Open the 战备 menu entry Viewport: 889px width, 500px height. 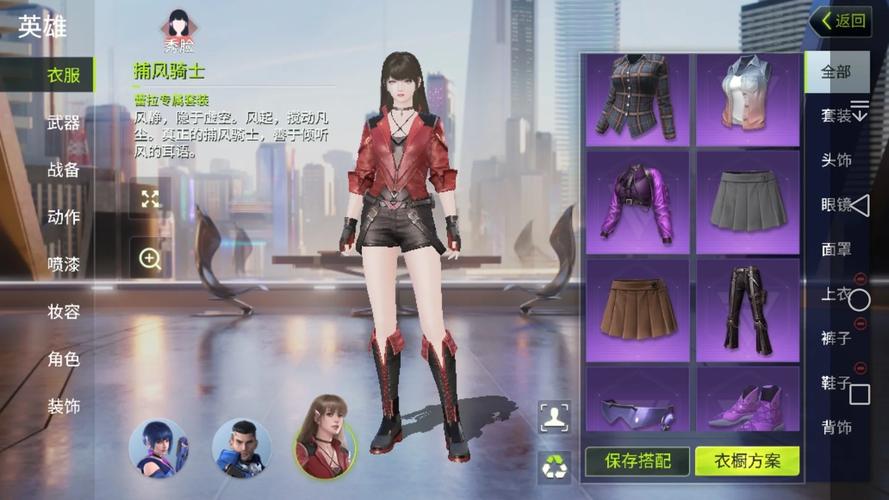(x=63, y=170)
